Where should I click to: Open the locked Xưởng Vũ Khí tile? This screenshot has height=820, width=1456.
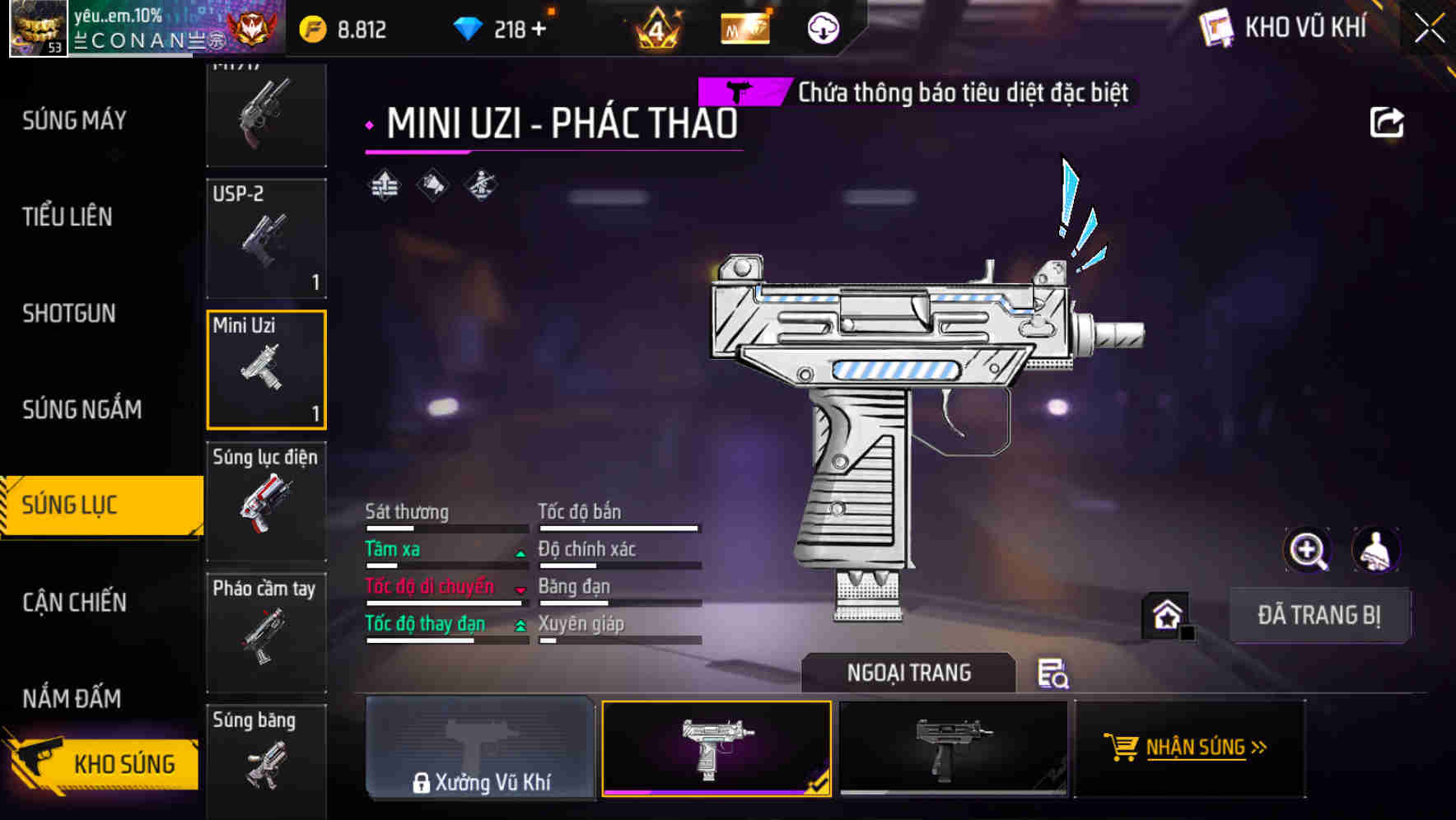pos(480,748)
